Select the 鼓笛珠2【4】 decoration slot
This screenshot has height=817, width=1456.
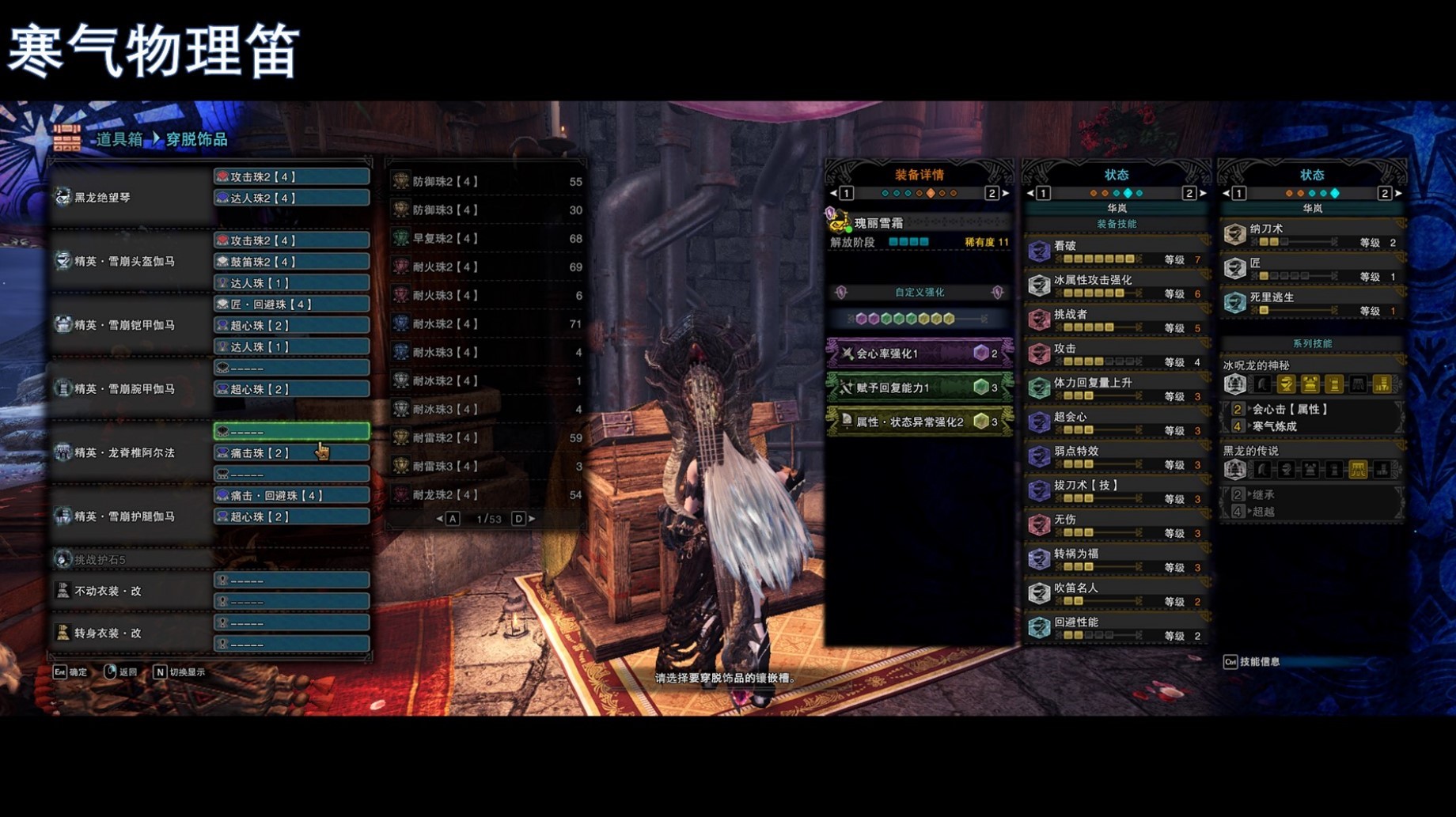tap(291, 262)
